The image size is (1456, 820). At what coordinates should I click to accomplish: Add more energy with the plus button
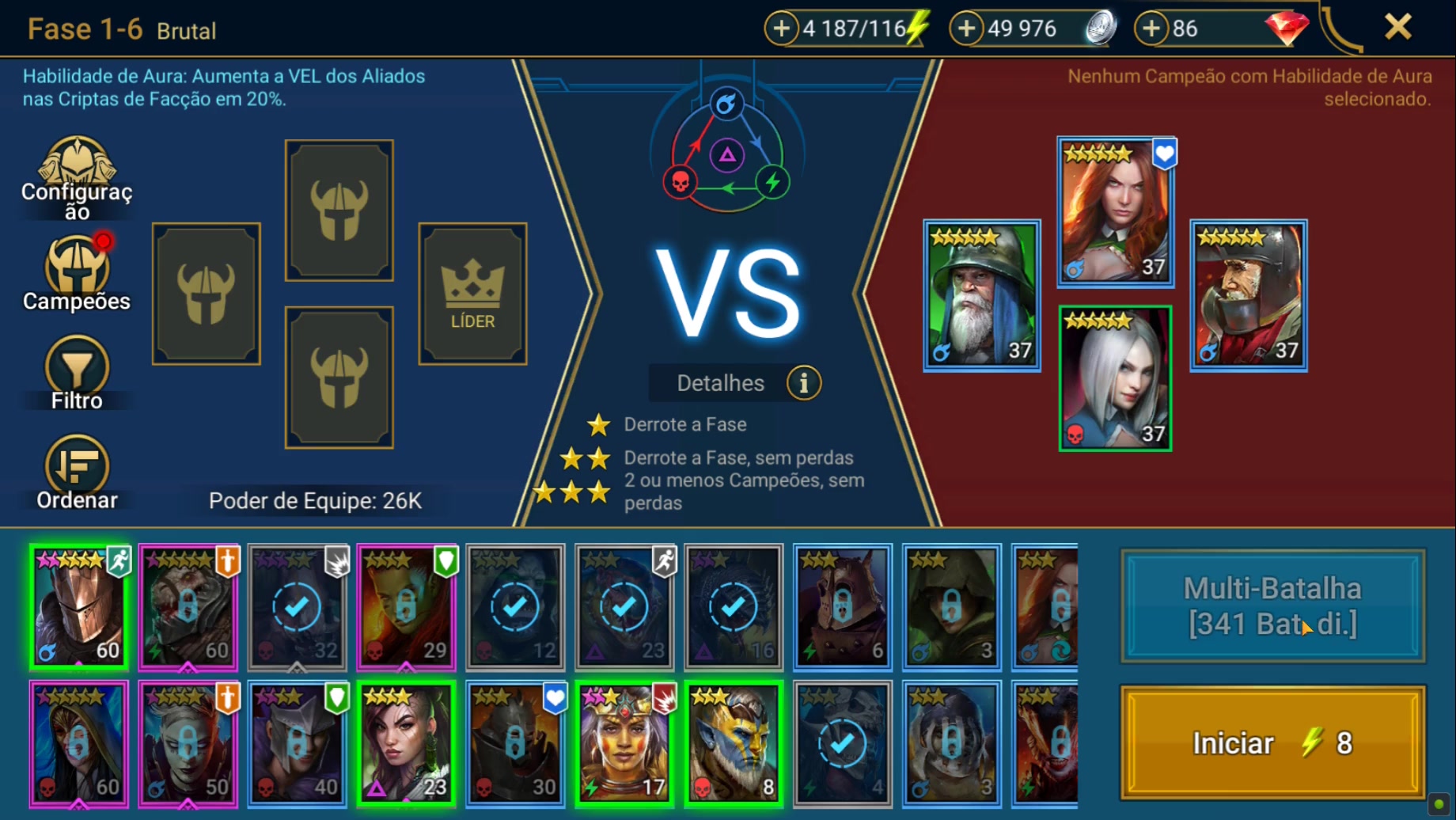tap(781, 28)
